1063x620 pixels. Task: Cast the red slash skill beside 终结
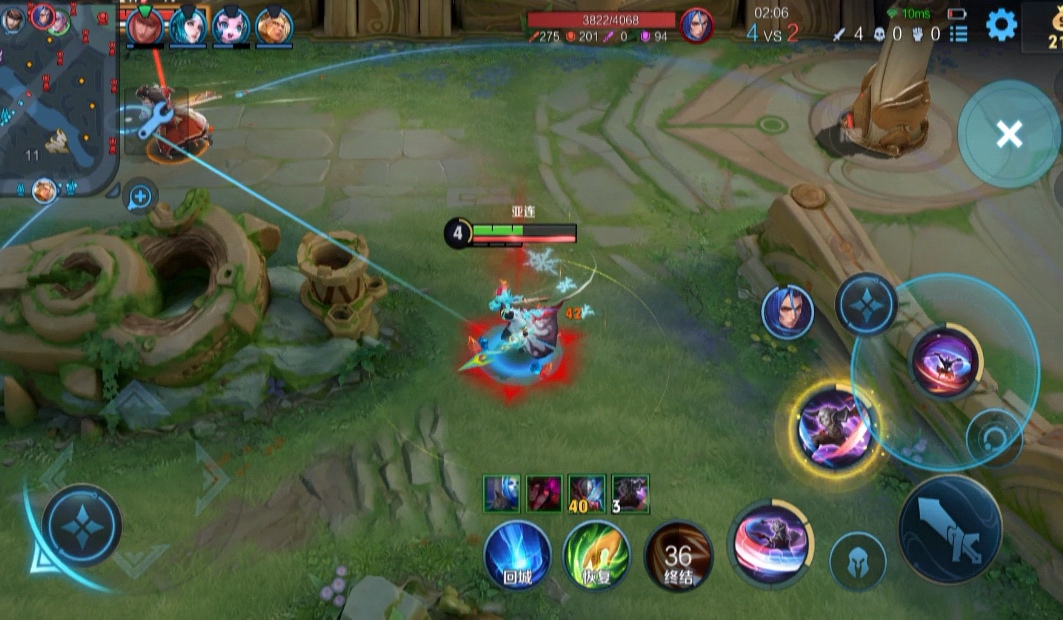769,545
